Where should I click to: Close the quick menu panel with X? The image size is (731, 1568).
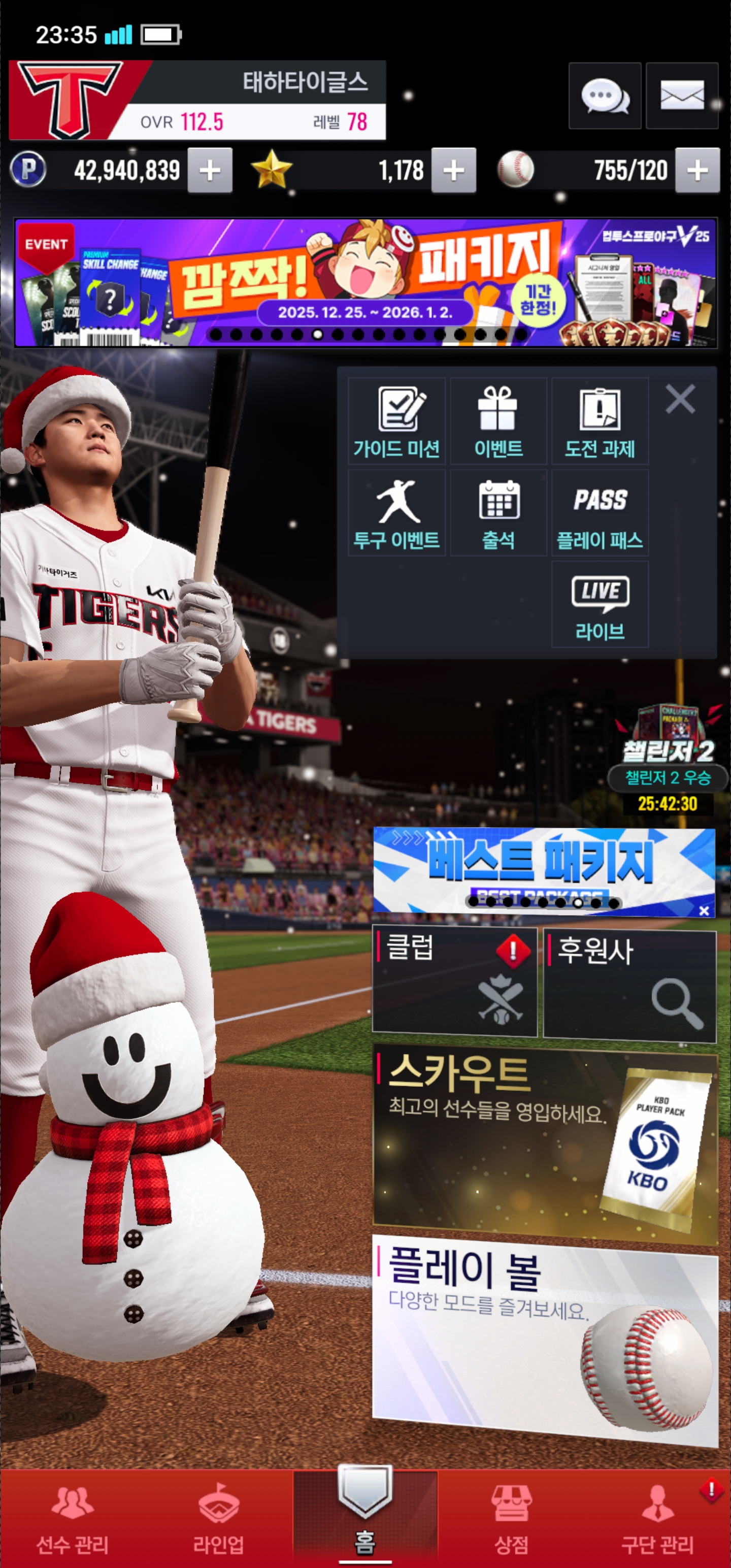point(680,399)
